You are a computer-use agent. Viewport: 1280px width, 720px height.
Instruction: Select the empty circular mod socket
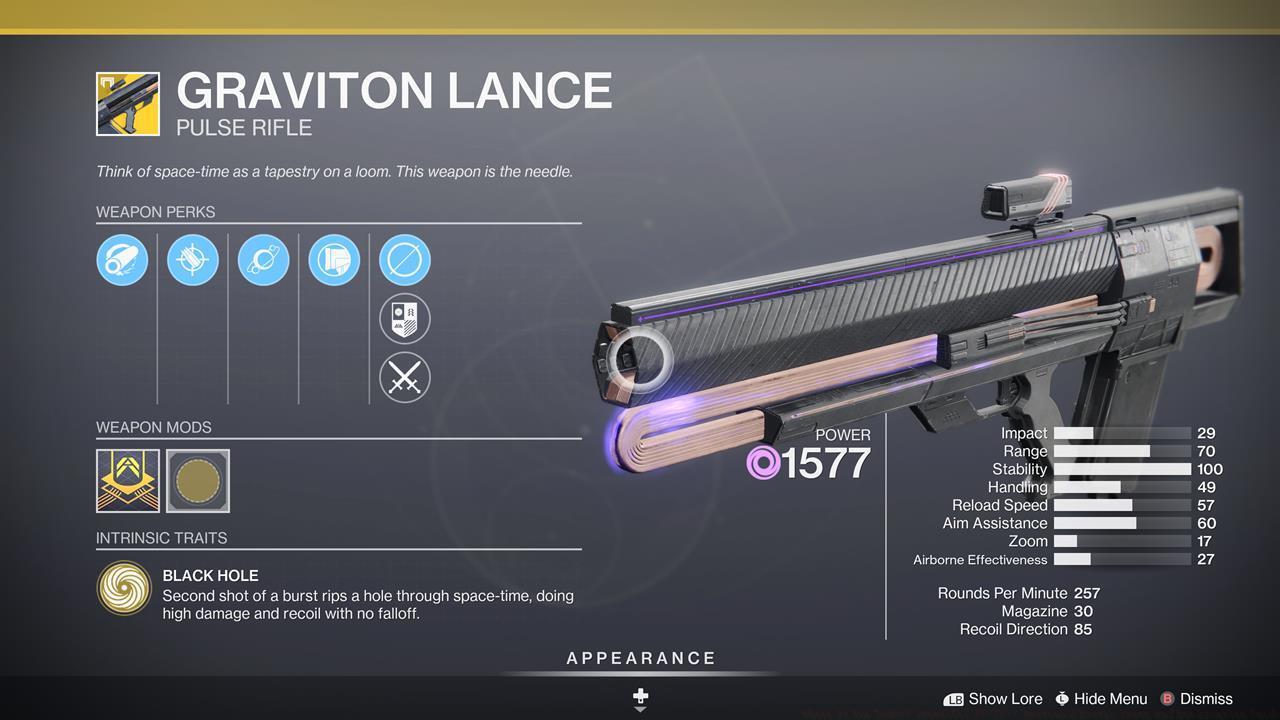coord(197,481)
